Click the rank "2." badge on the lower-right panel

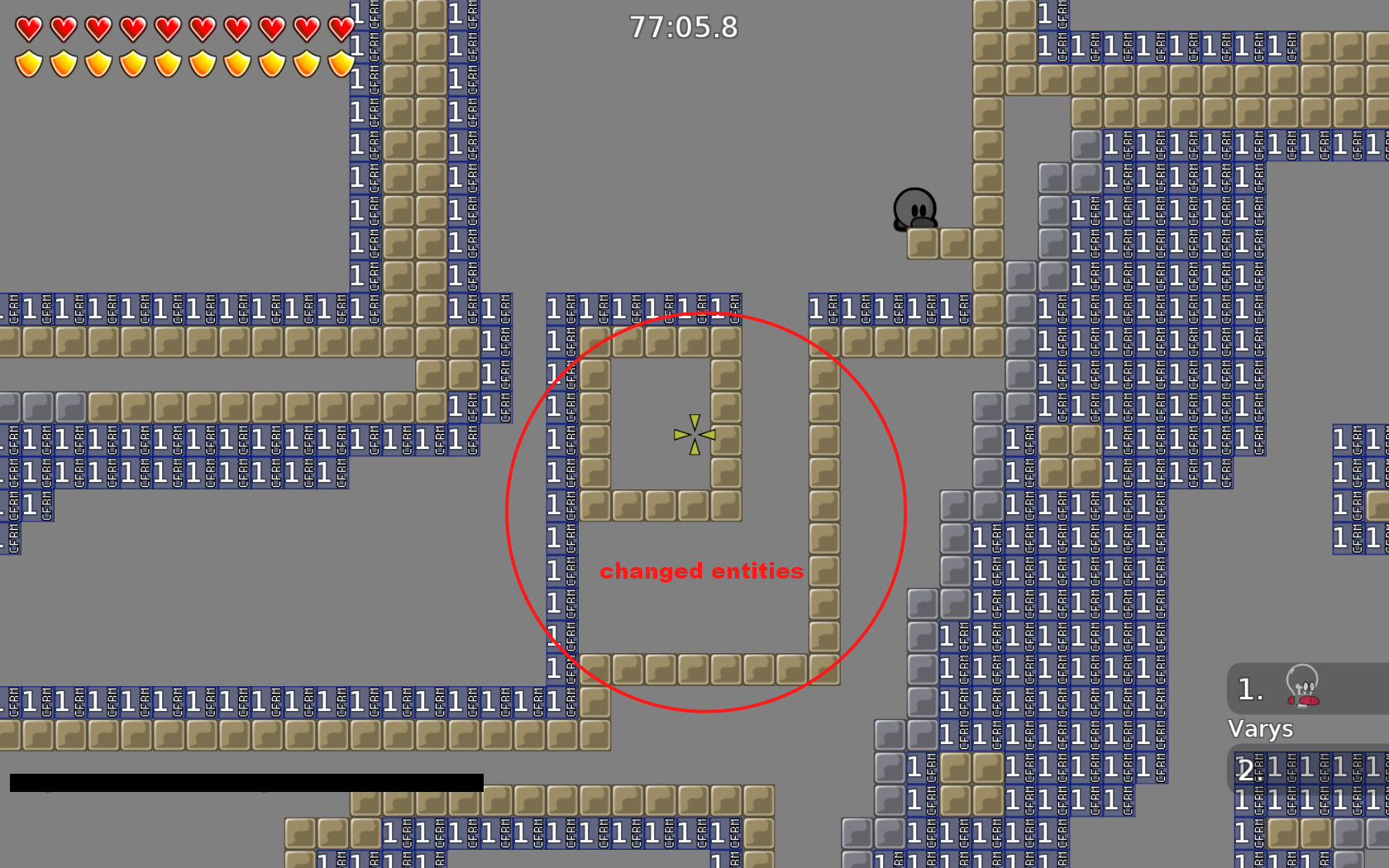[1248, 770]
